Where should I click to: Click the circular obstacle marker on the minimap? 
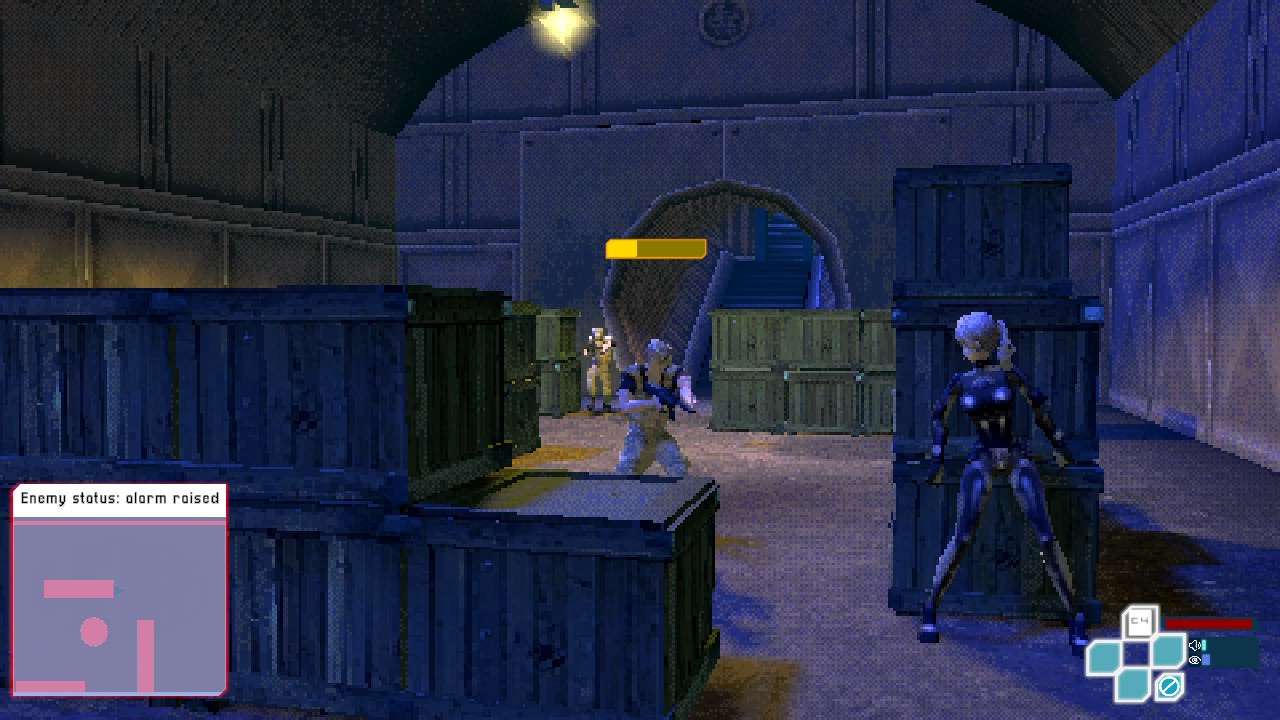click(x=93, y=631)
